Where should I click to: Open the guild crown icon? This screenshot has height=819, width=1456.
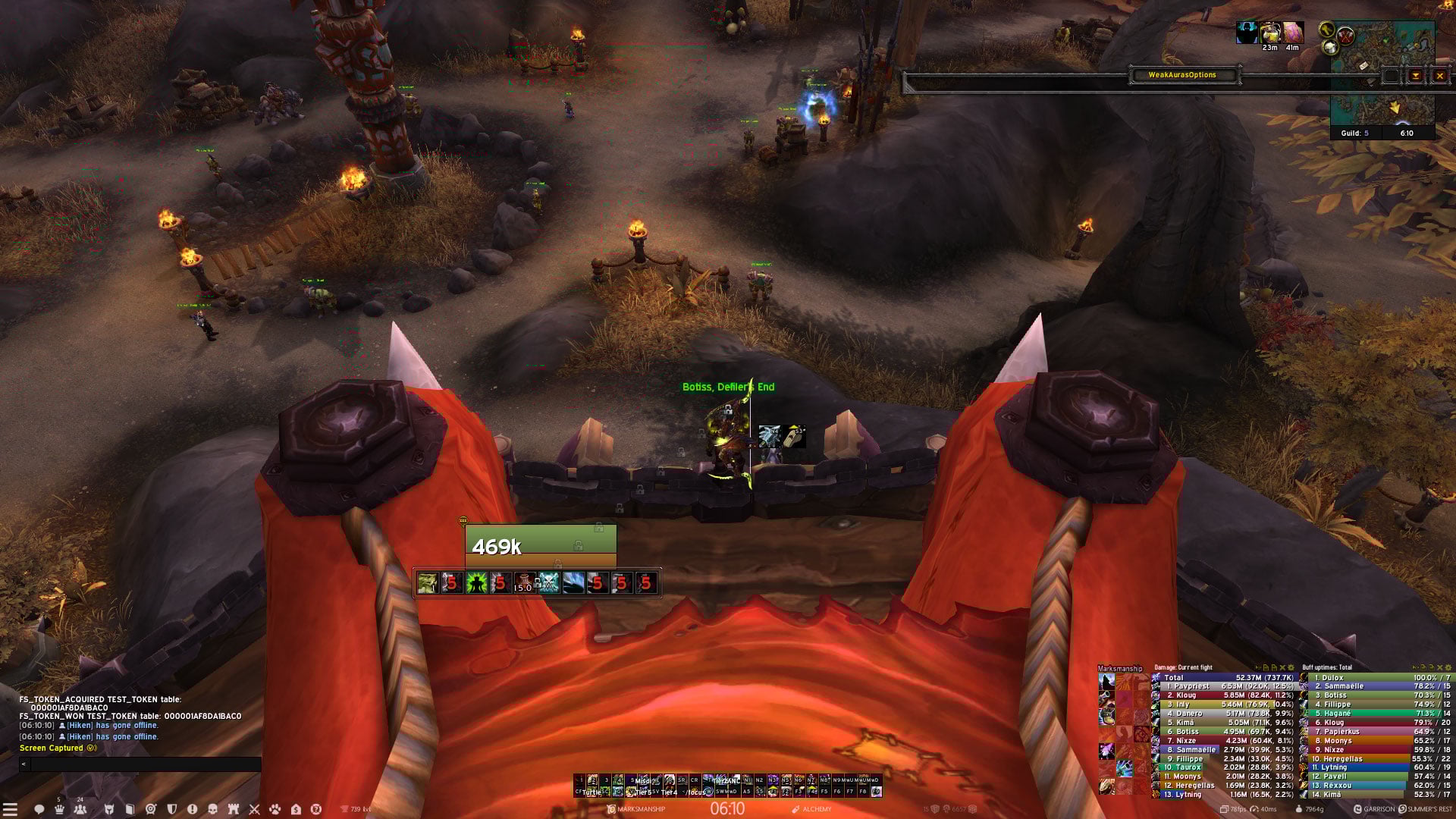(x=59, y=809)
